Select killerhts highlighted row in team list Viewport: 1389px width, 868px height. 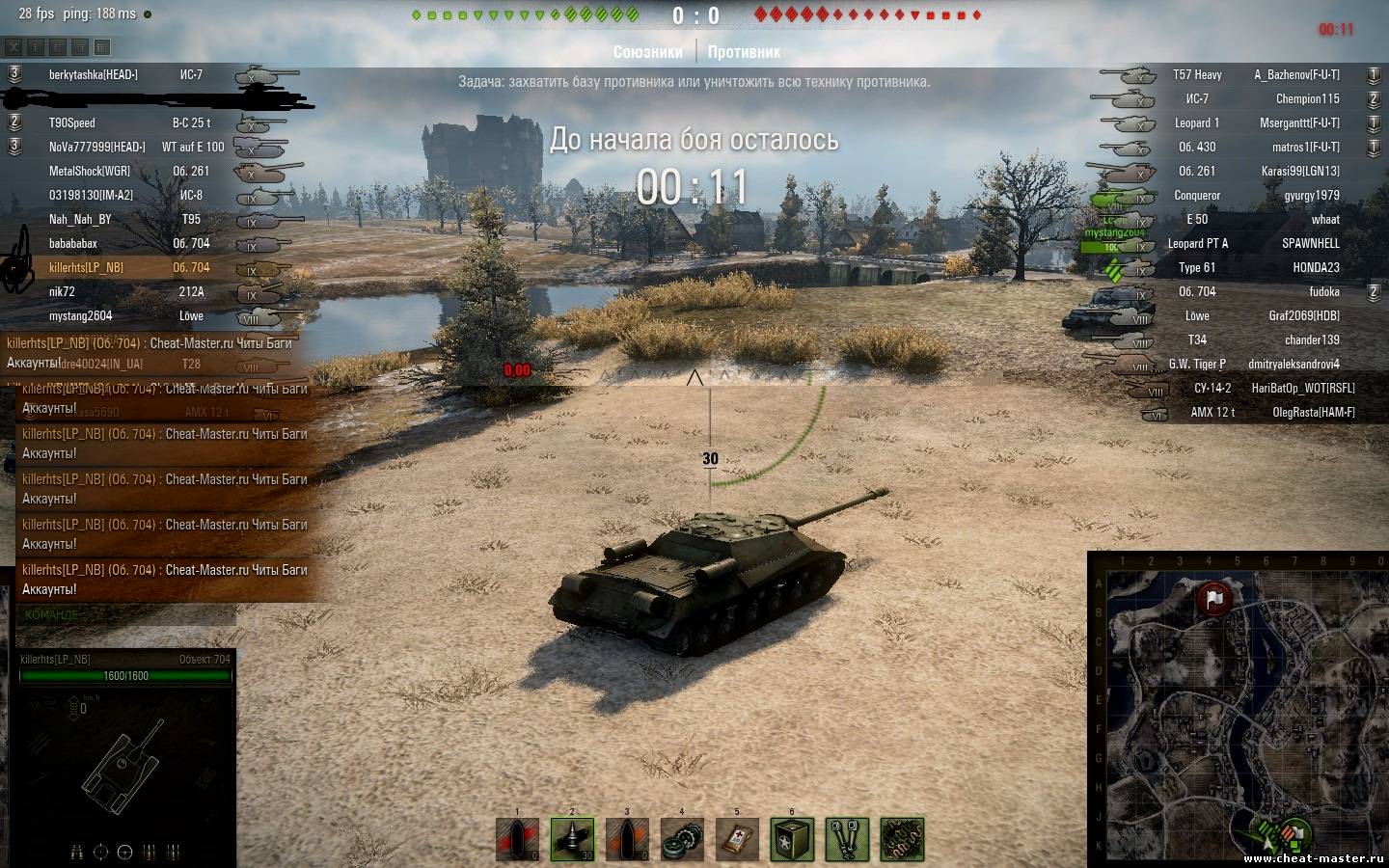click(87, 268)
